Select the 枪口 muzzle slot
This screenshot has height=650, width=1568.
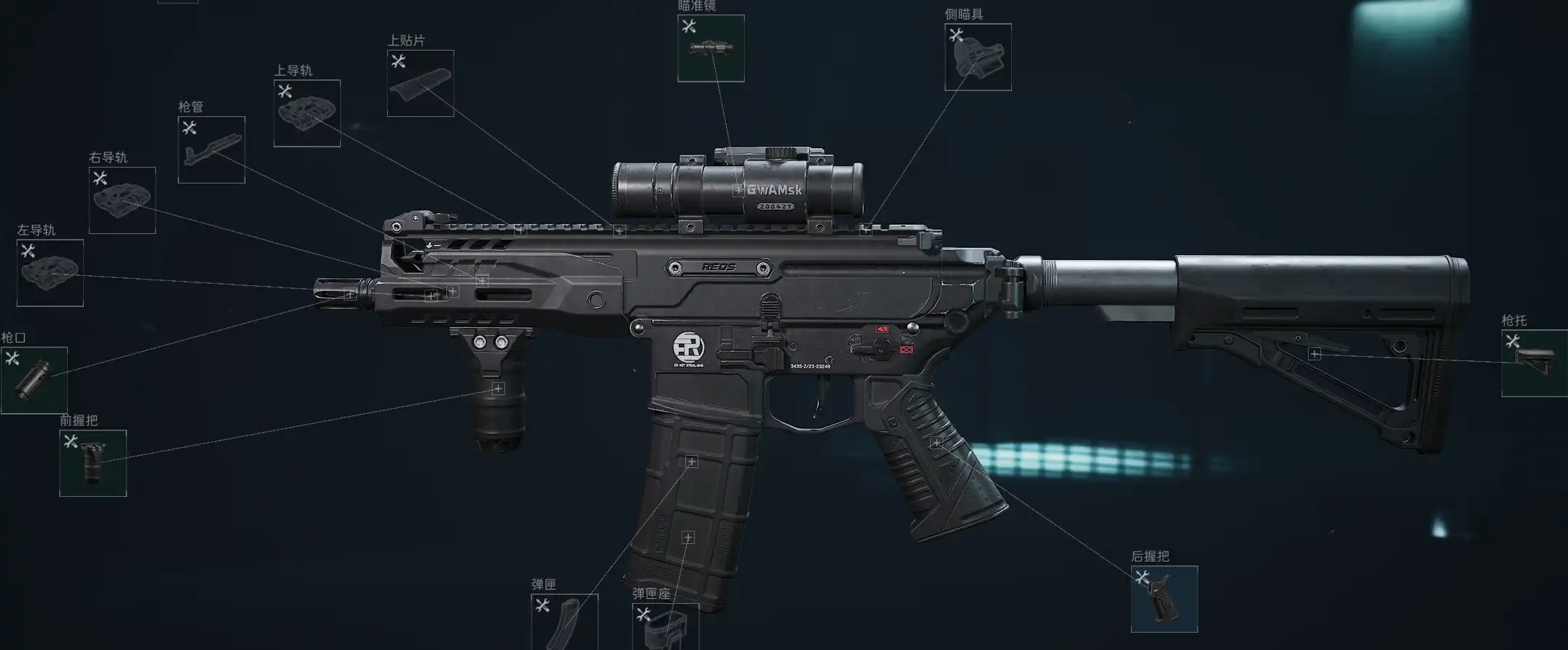pyautogui.click(x=34, y=381)
